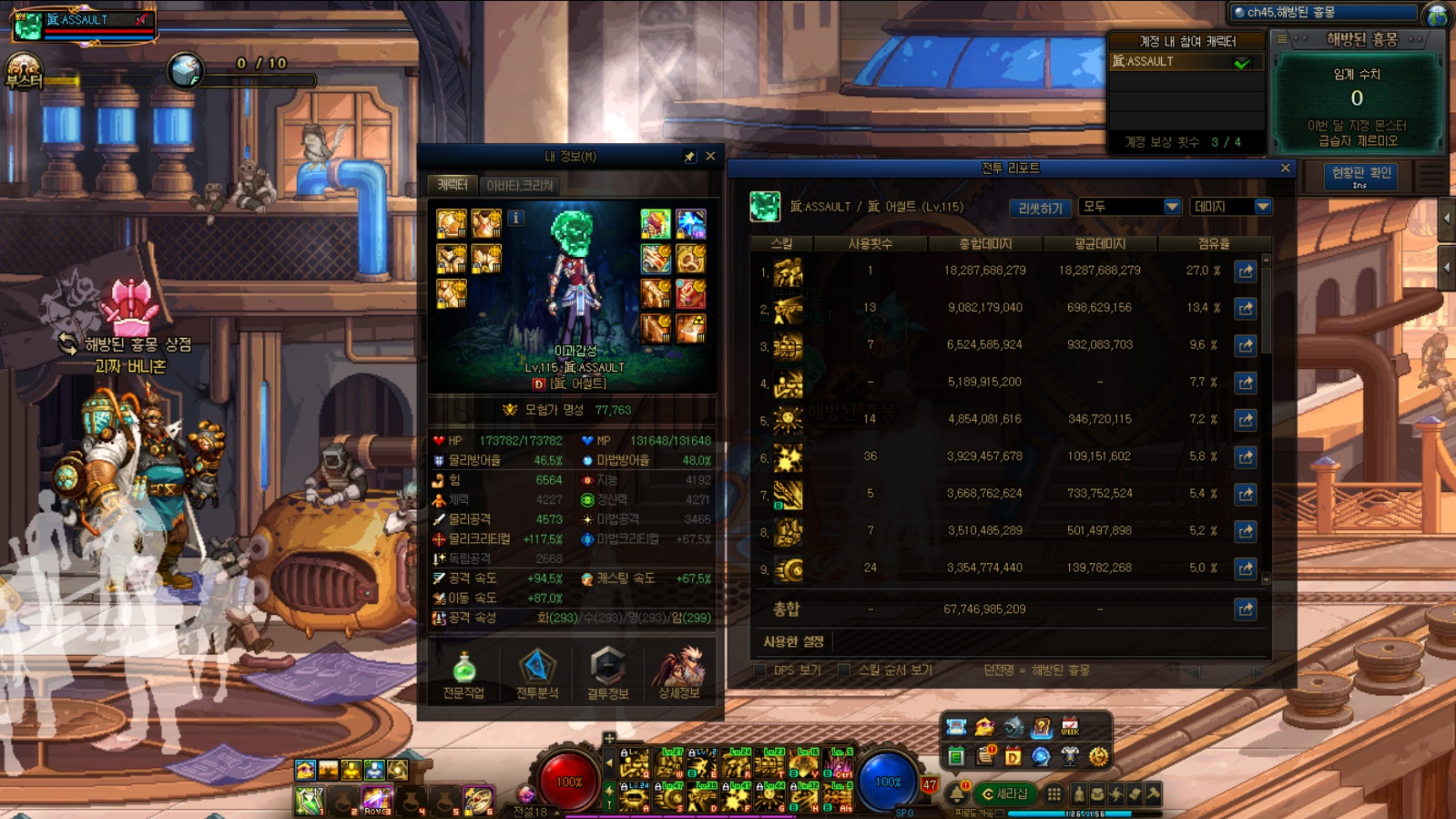Open the 모두 filter dropdown
The width and height of the screenshot is (1456, 819).
click(1129, 207)
